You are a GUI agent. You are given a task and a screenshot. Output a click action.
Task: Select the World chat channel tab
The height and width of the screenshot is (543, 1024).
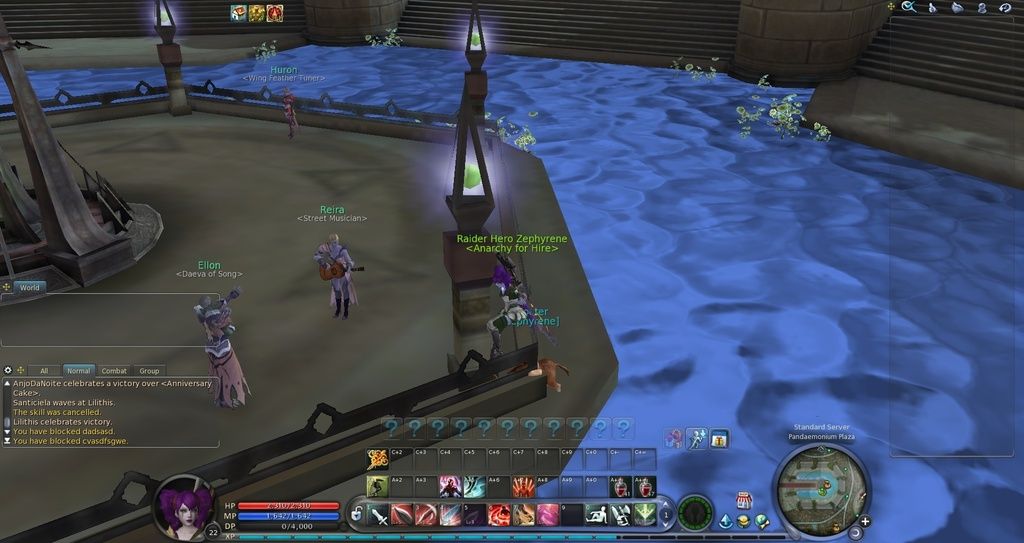tap(30, 288)
